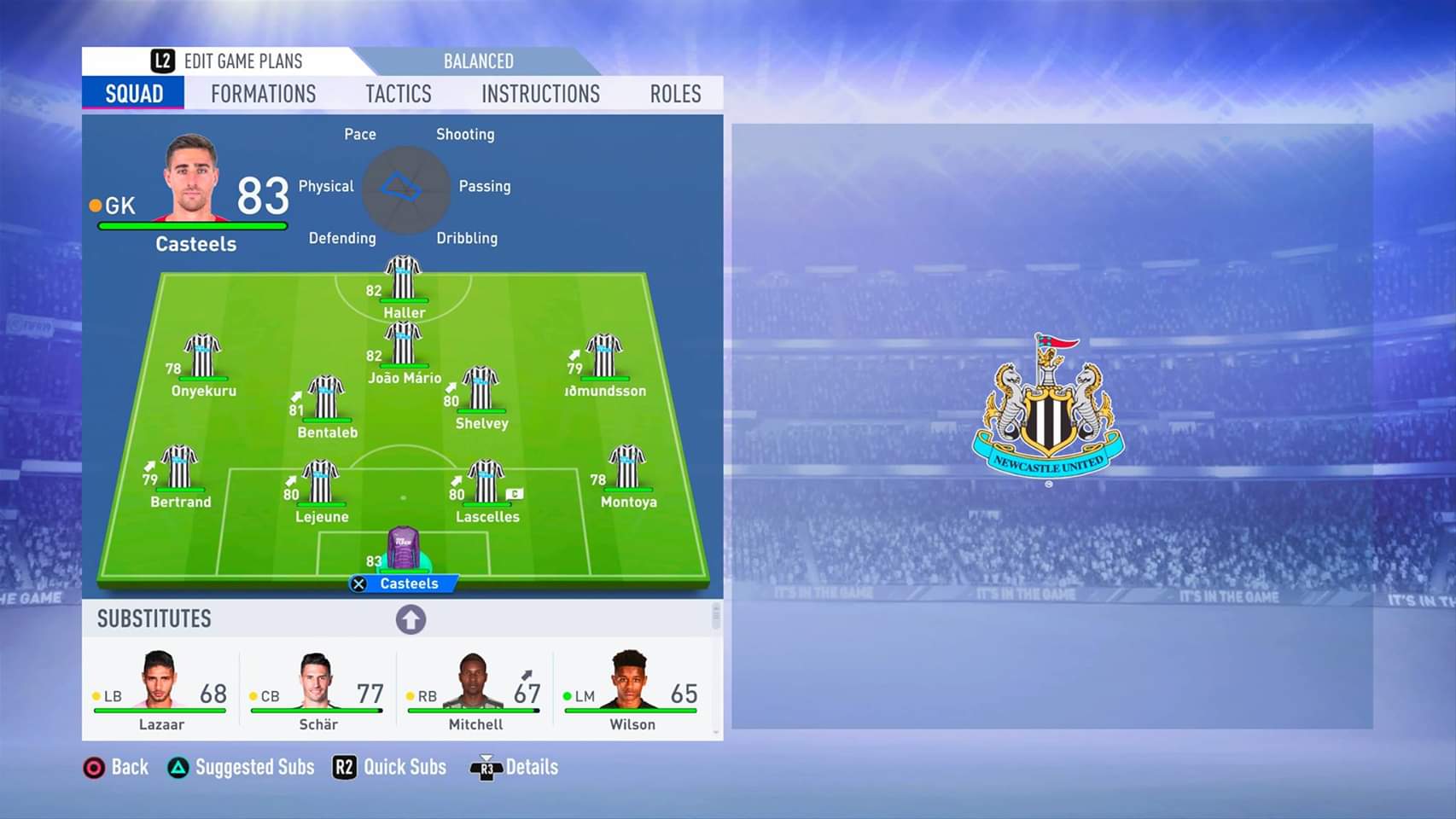The width and height of the screenshot is (1456, 819).
Task: Select the Squad tab
Action: click(134, 94)
